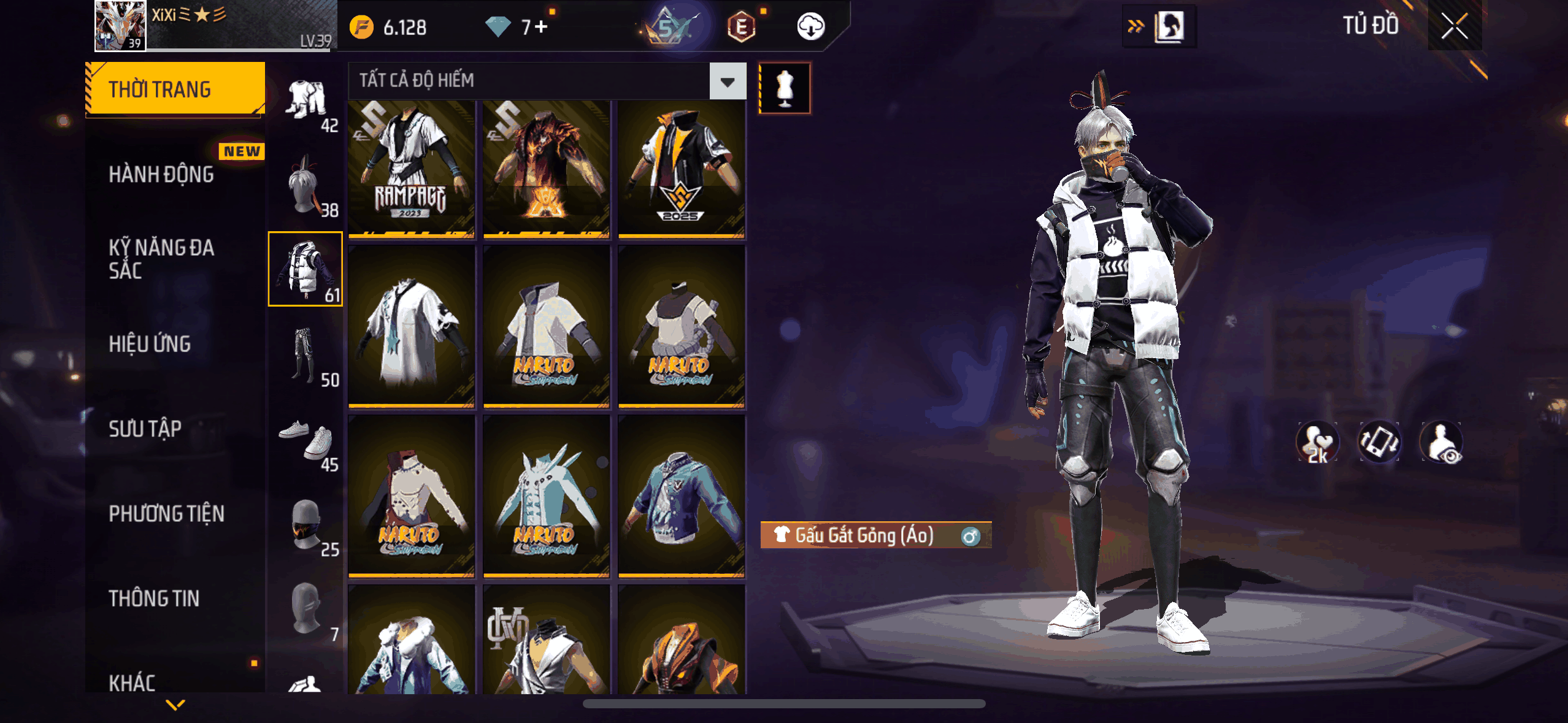Open the shoes subcategory icon
Screen dimensions: 1568x723
[306, 440]
